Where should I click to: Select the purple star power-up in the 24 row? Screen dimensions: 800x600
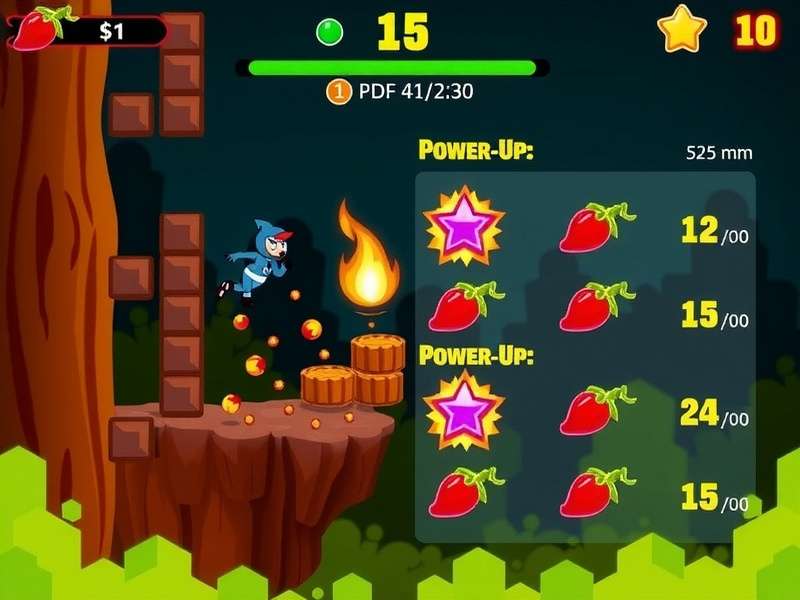463,409
